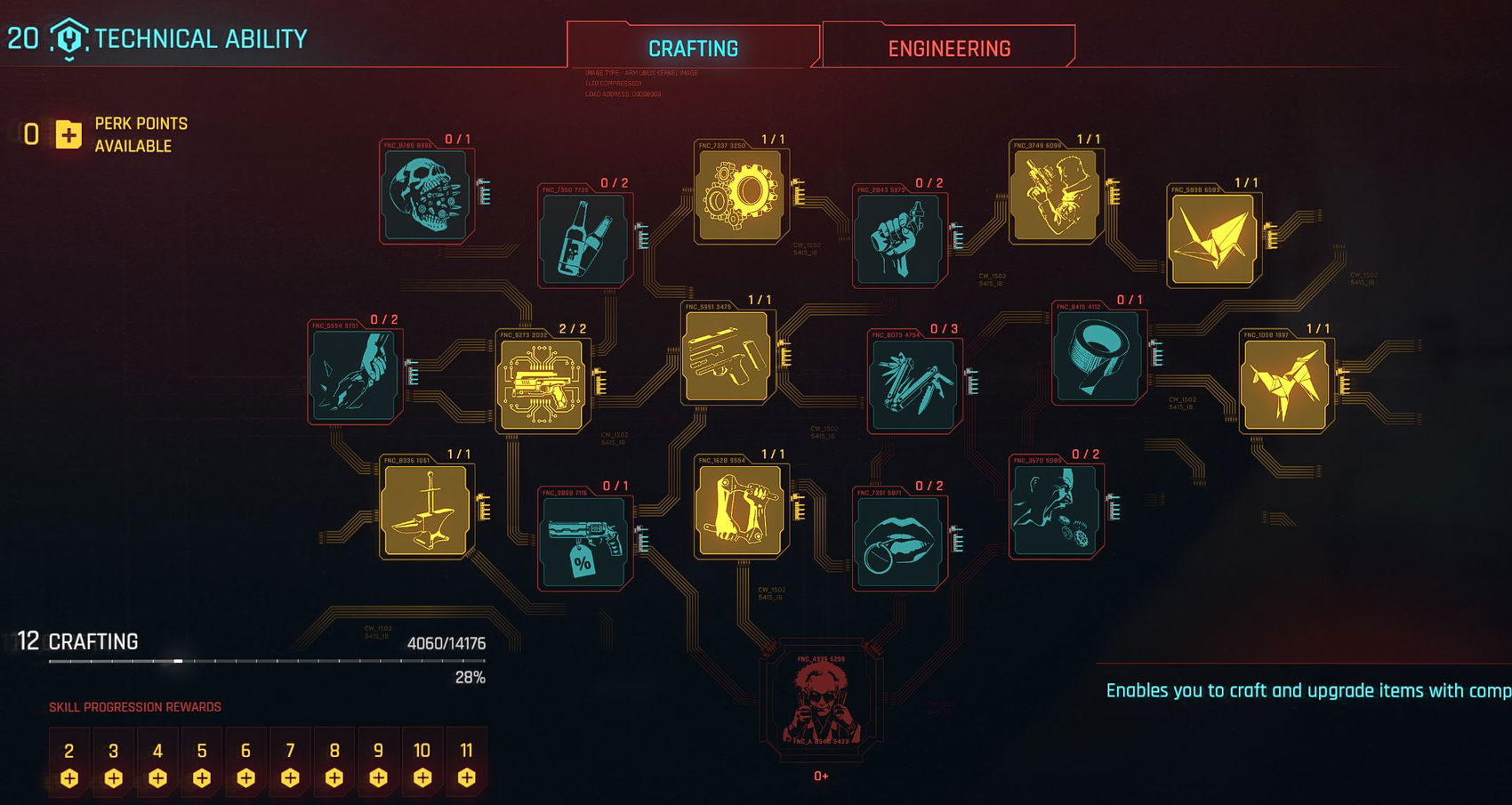Screen dimensions: 1512x805
Task: Open the circuit board gun perk
Action: (543, 384)
